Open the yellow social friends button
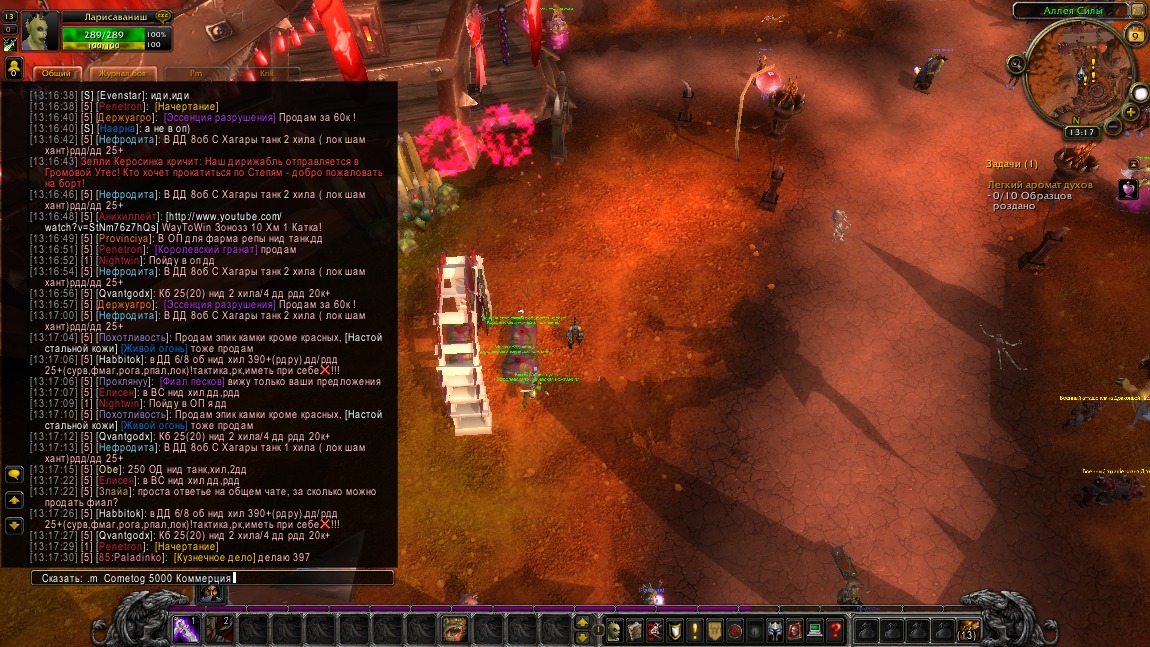Viewport: 1150px width, 647px height. 14,68
